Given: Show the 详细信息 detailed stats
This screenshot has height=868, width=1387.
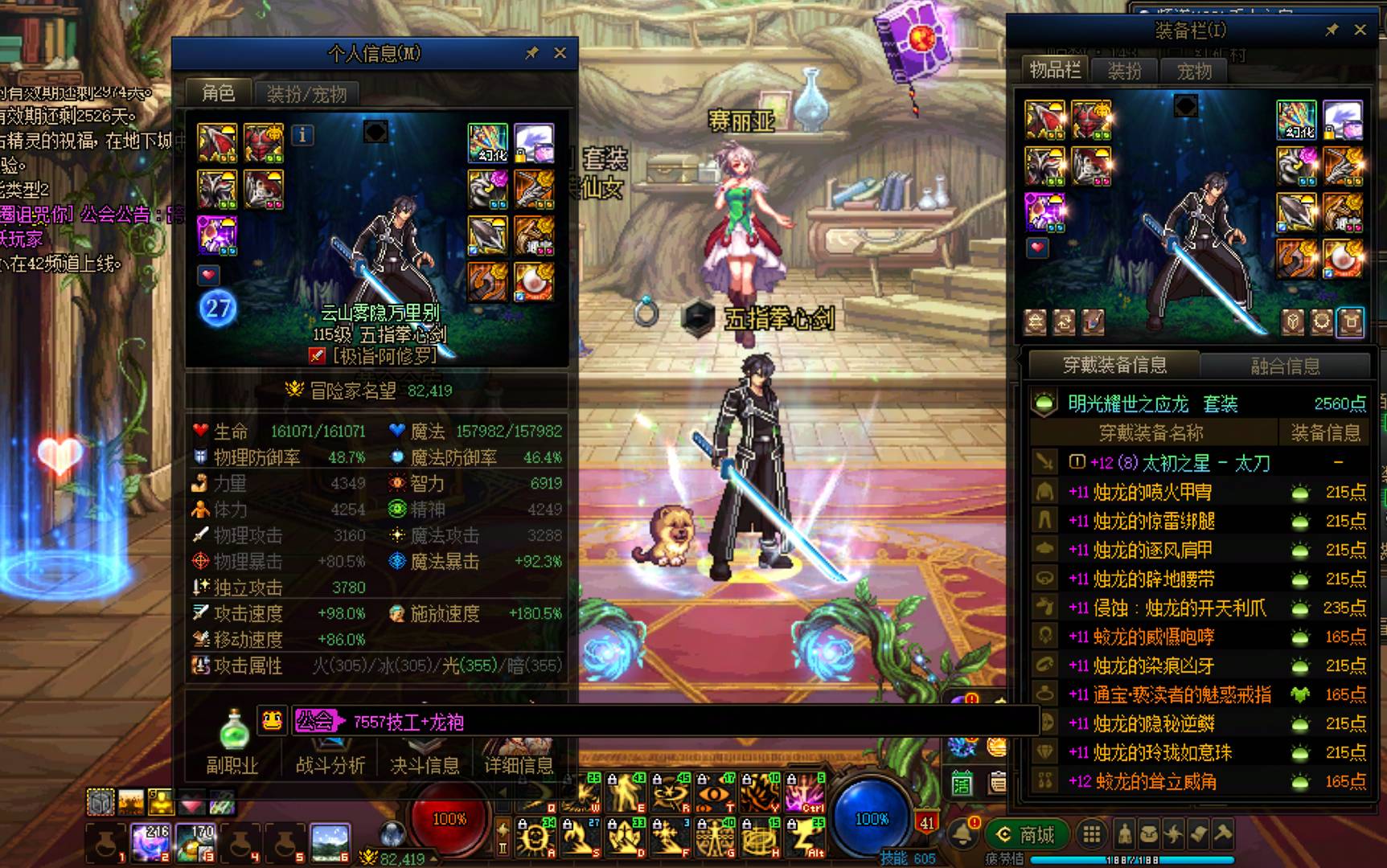Looking at the screenshot, I should coord(519,764).
